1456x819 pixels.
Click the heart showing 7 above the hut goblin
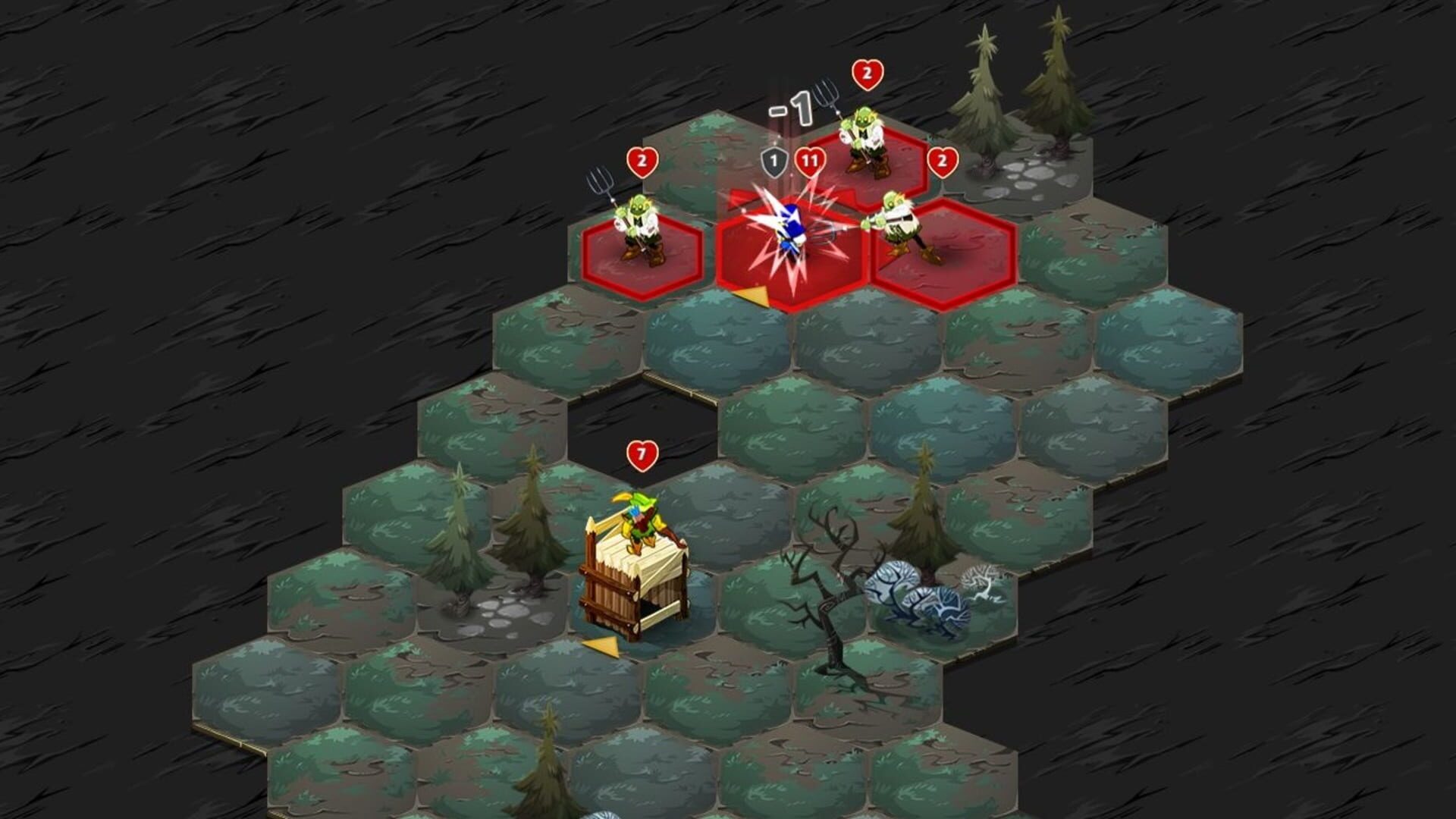pyautogui.click(x=641, y=453)
